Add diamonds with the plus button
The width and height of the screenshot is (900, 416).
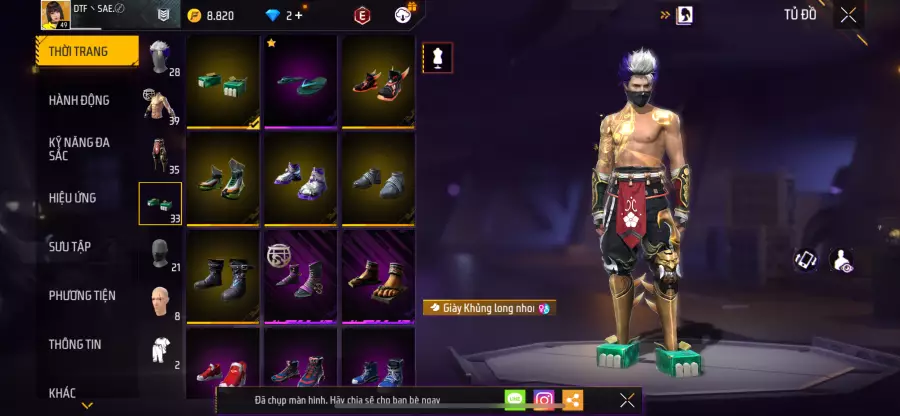pyautogui.click(x=298, y=15)
